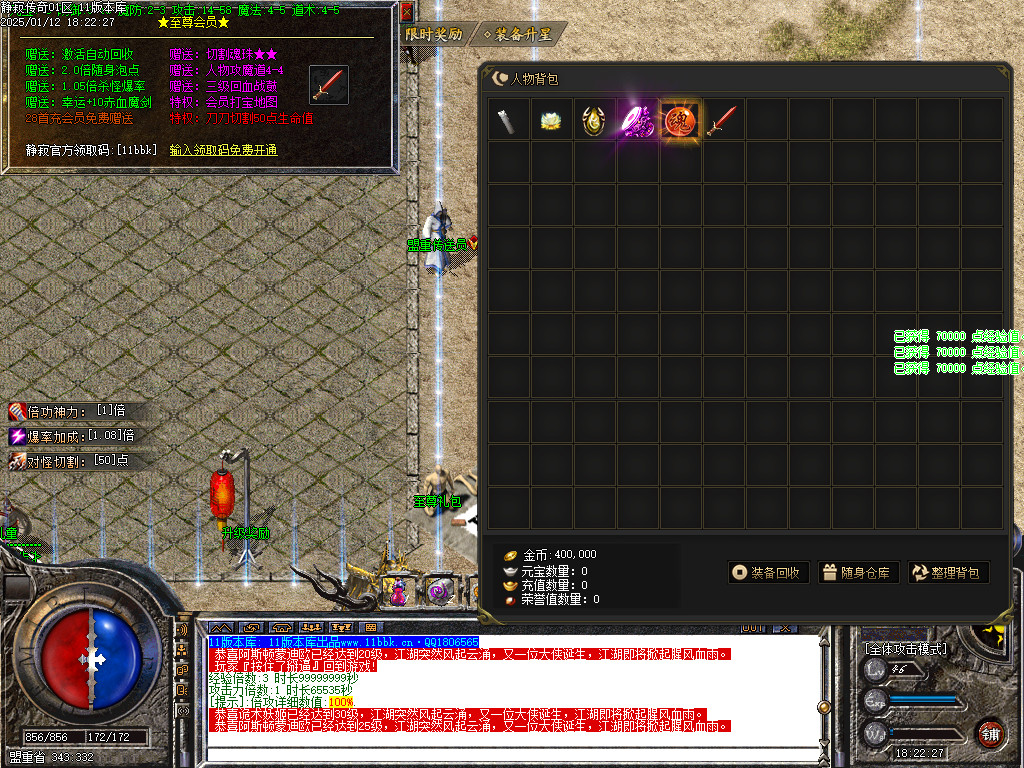
Task: Close the 至尊会员 membership panel
Action: point(406,13)
